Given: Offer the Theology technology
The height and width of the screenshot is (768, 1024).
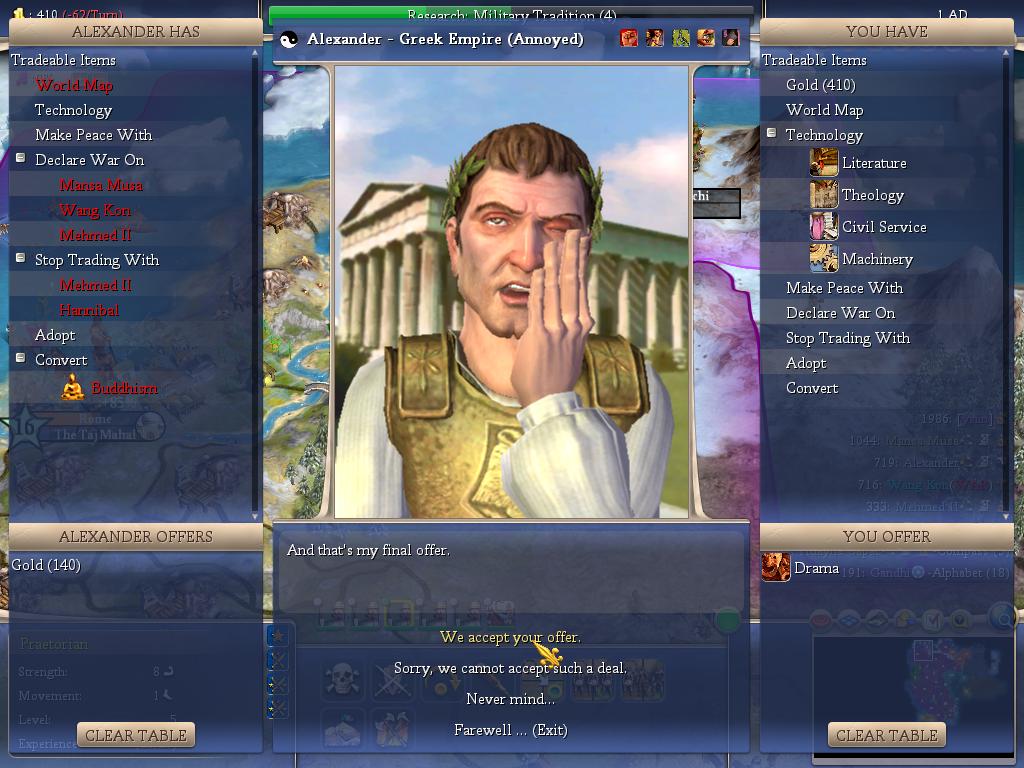Looking at the screenshot, I should pos(872,195).
